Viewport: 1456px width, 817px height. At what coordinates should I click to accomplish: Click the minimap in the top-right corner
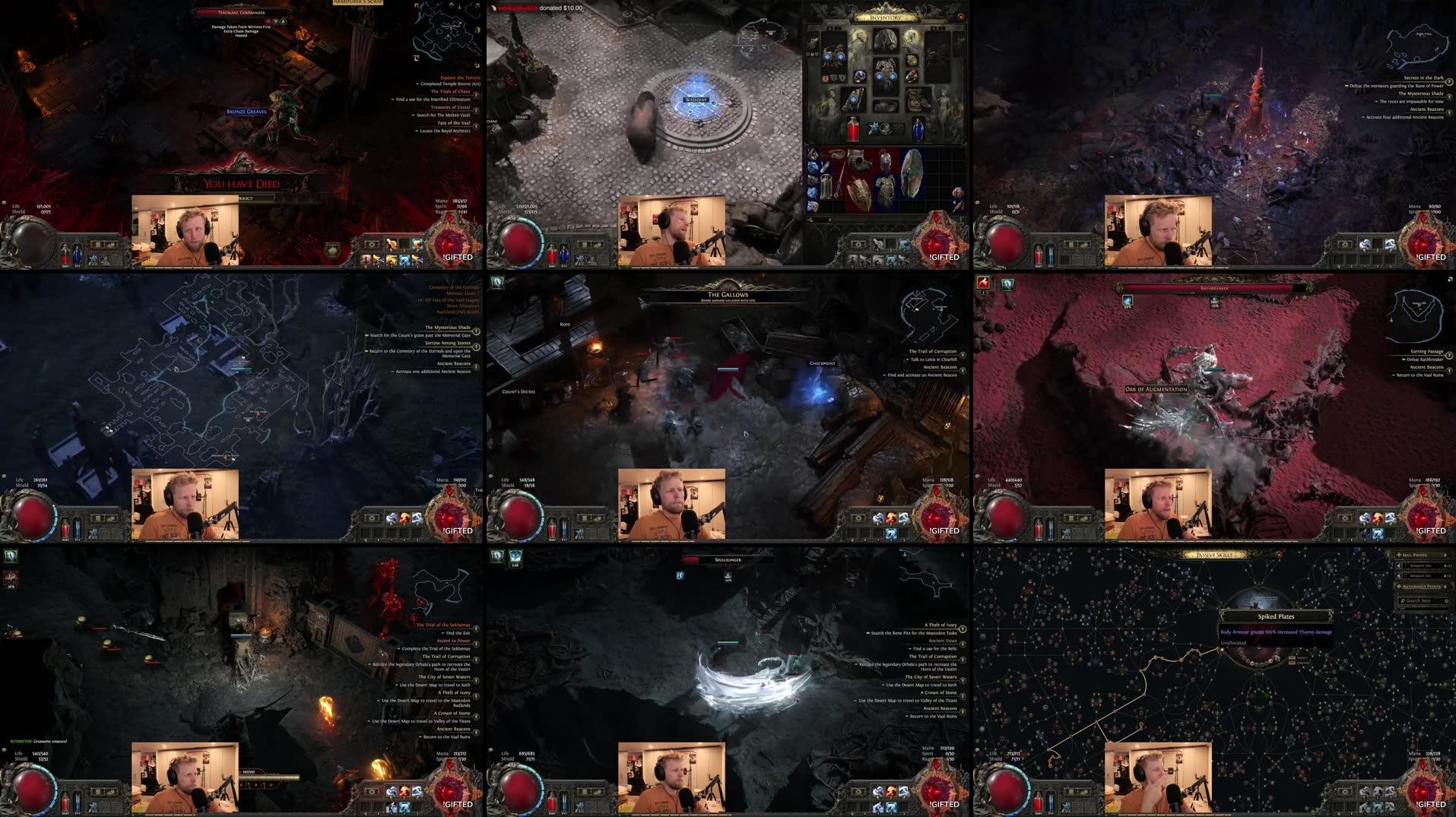coord(1418,46)
